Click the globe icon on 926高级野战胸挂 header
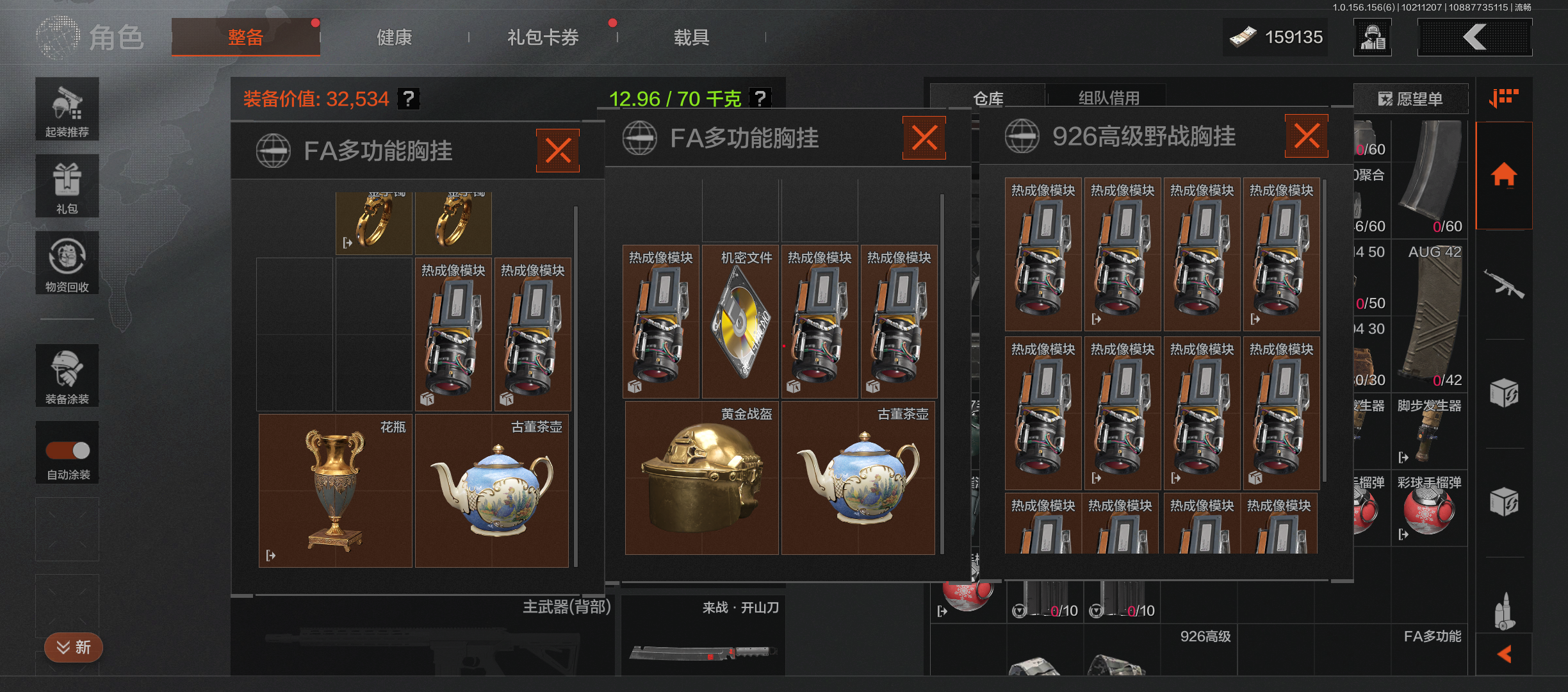 click(1023, 136)
